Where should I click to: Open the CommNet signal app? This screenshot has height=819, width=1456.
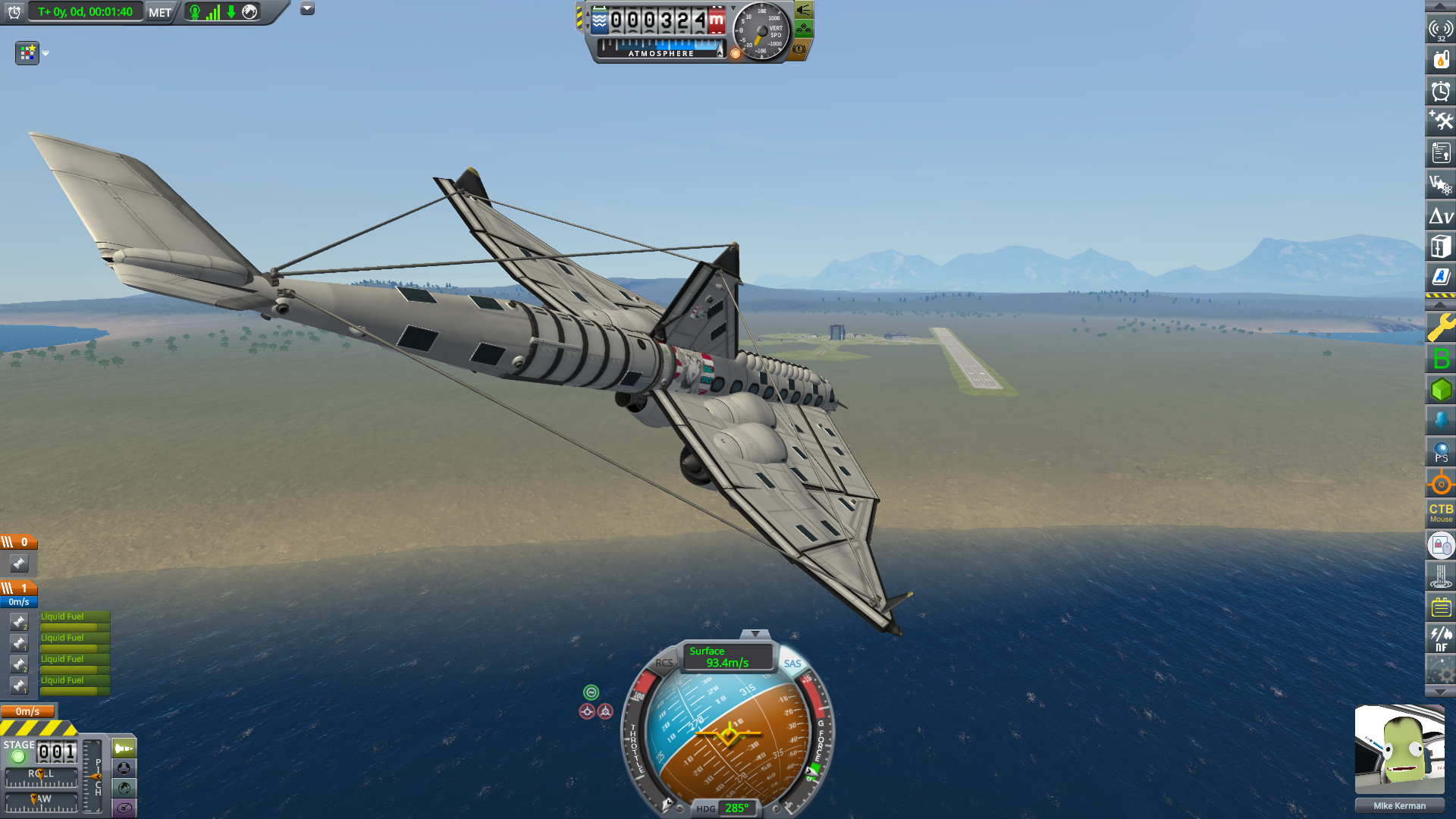(x=1441, y=29)
